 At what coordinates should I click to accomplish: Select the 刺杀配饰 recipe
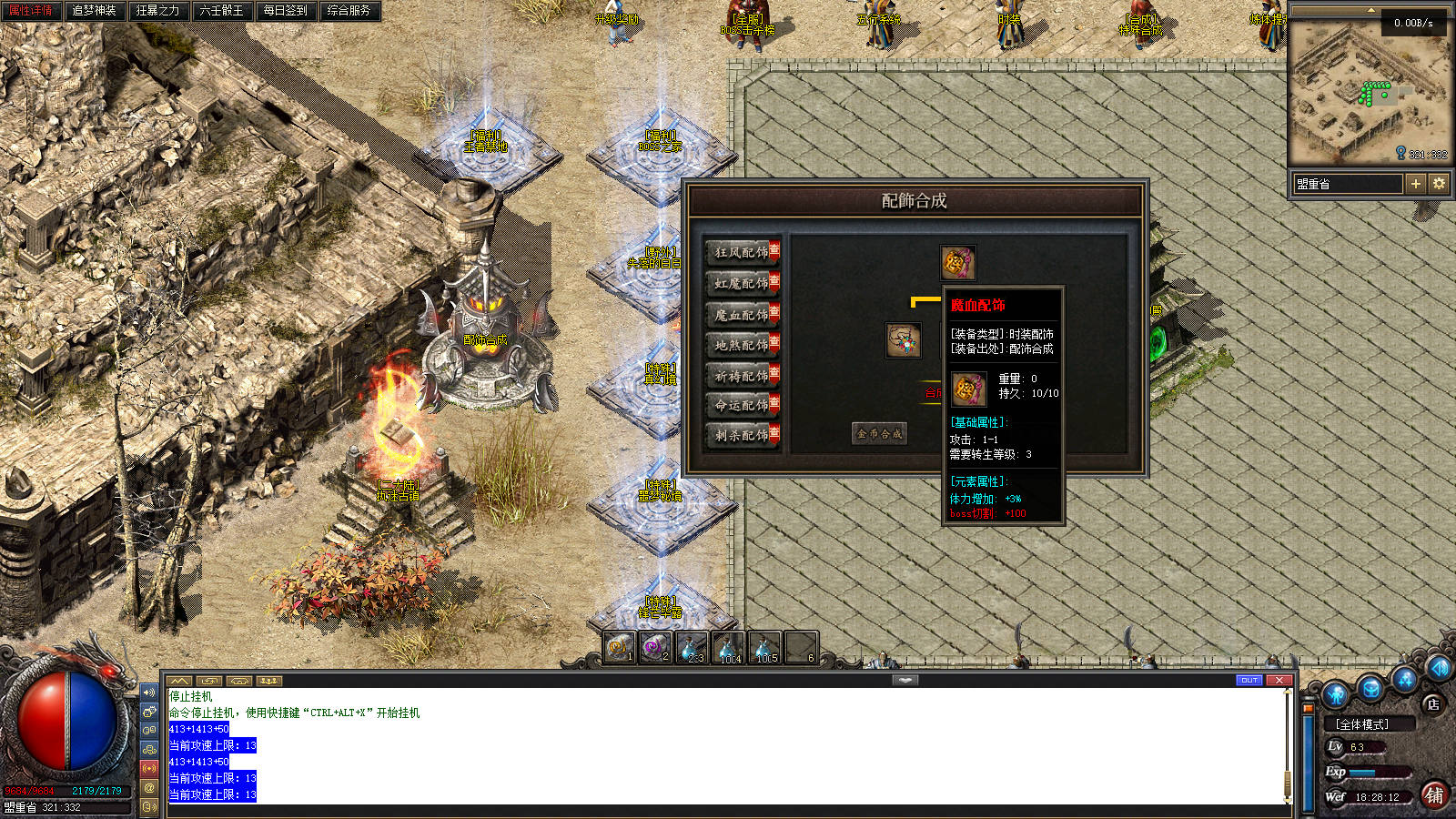[742, 436]
